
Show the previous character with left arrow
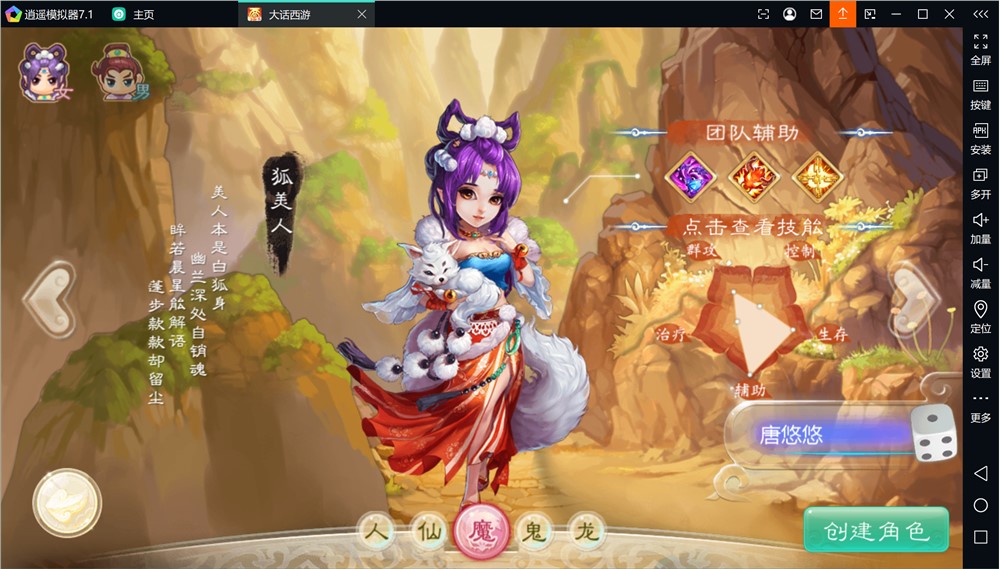click(47, 297)
